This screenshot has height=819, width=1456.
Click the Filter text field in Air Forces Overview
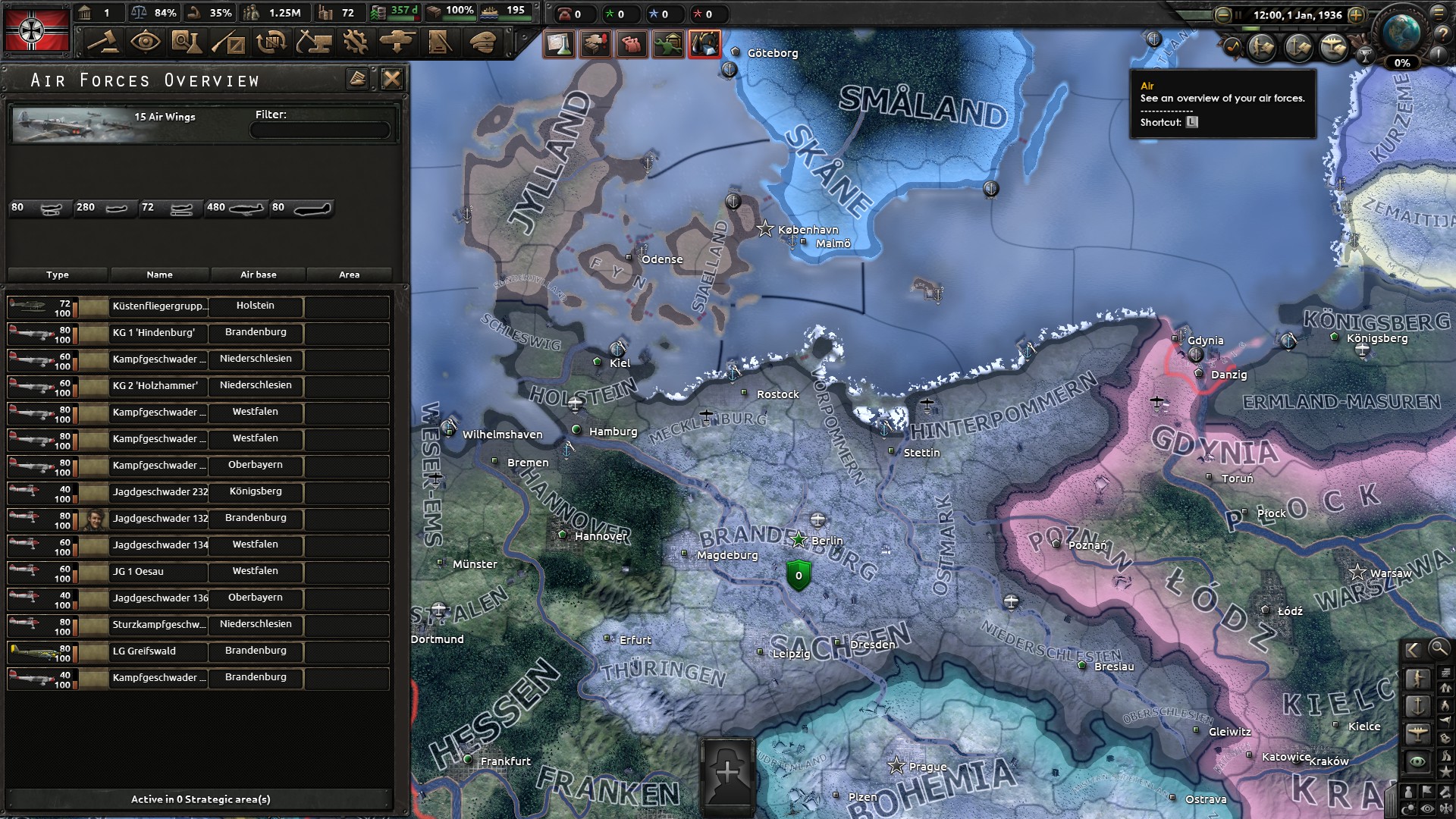point(320,129)
